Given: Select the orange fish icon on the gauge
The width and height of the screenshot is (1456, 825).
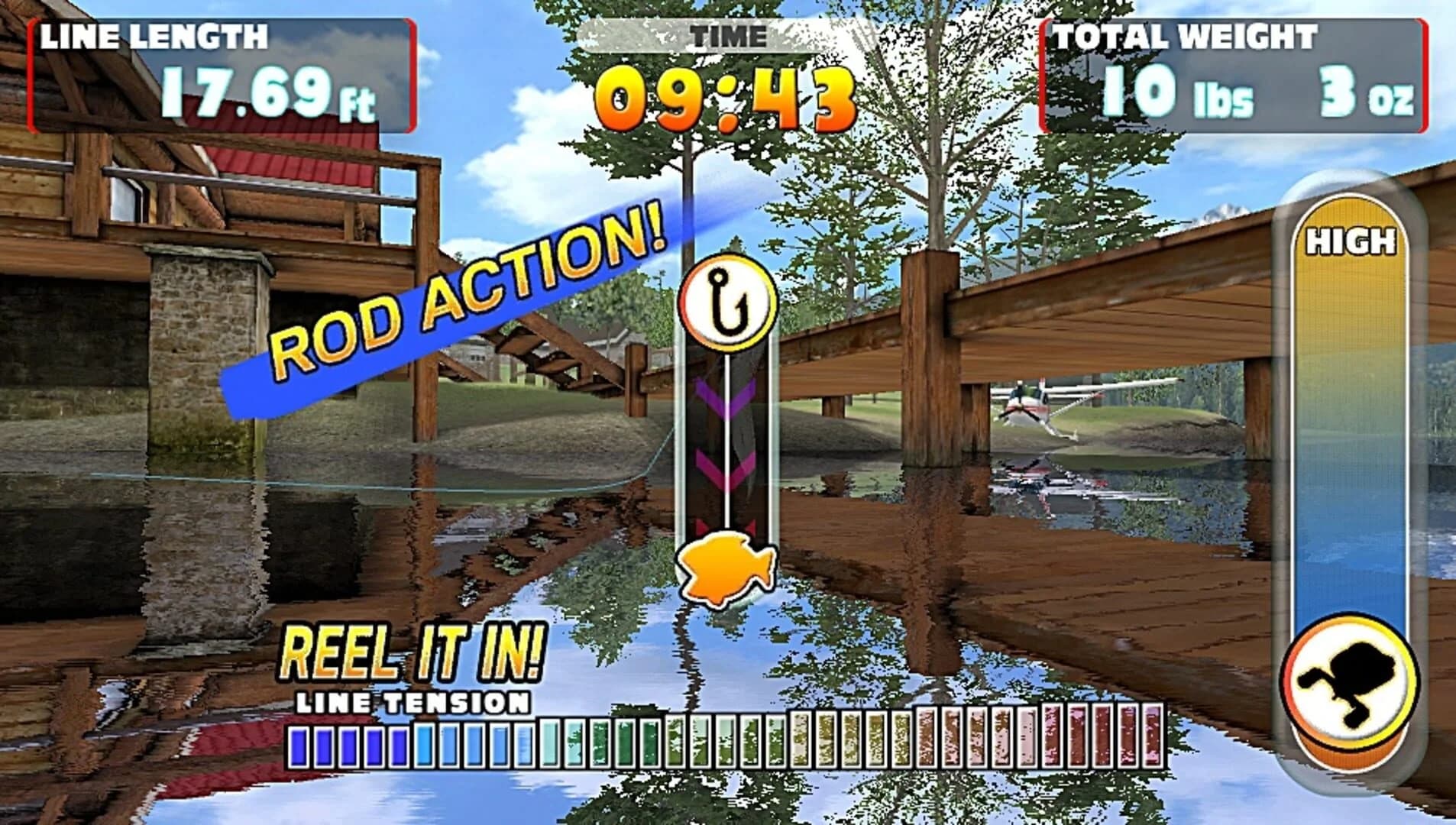Looking at the screenshot, I should click(723, 569).
